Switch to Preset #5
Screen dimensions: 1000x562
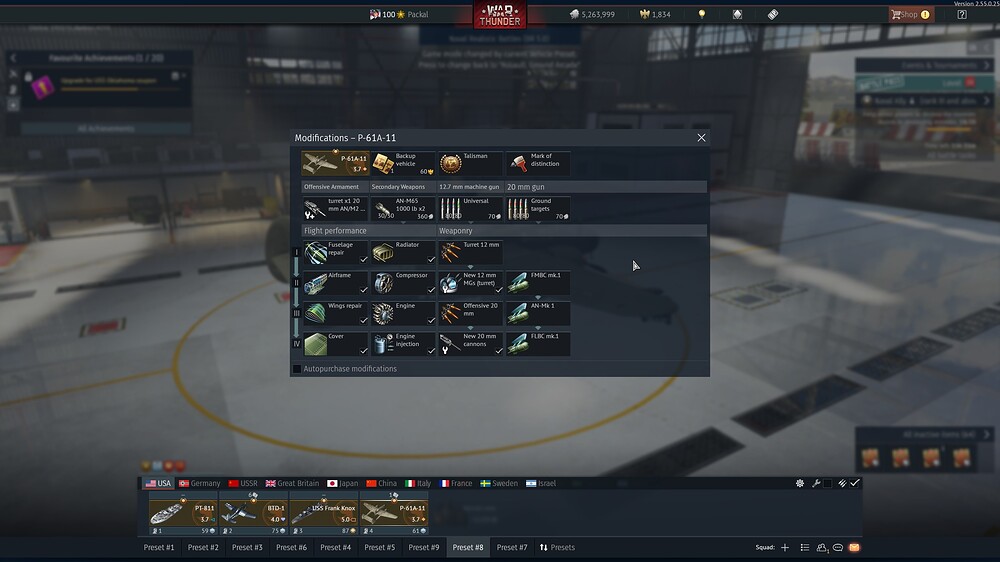click(x=380, y=547)
